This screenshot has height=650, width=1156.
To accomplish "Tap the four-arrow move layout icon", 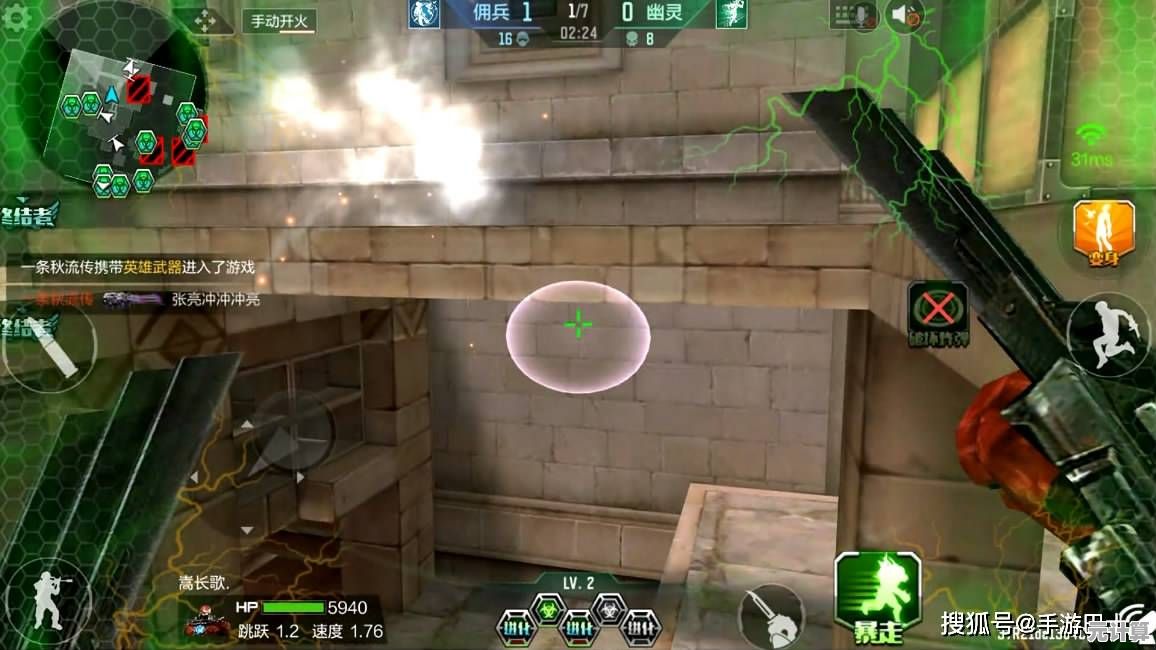I will 204,21.
